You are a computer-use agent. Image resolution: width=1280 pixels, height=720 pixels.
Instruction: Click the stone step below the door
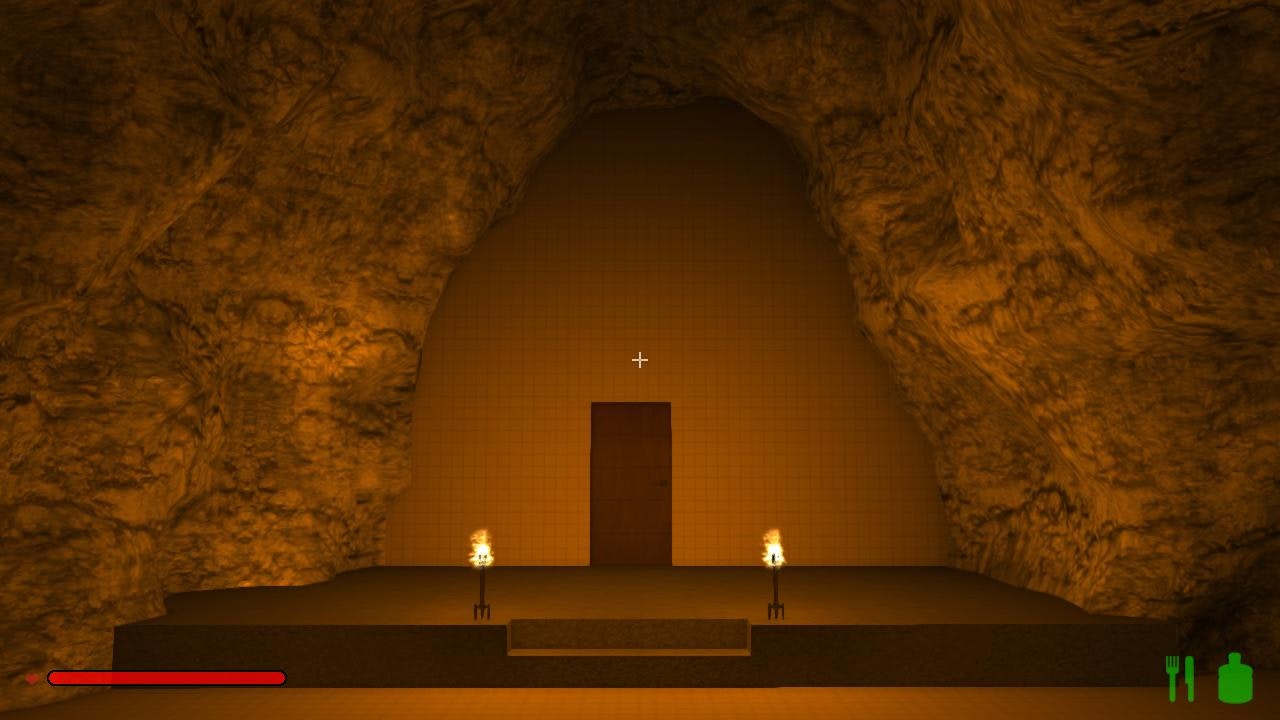(x=630, y=638)
